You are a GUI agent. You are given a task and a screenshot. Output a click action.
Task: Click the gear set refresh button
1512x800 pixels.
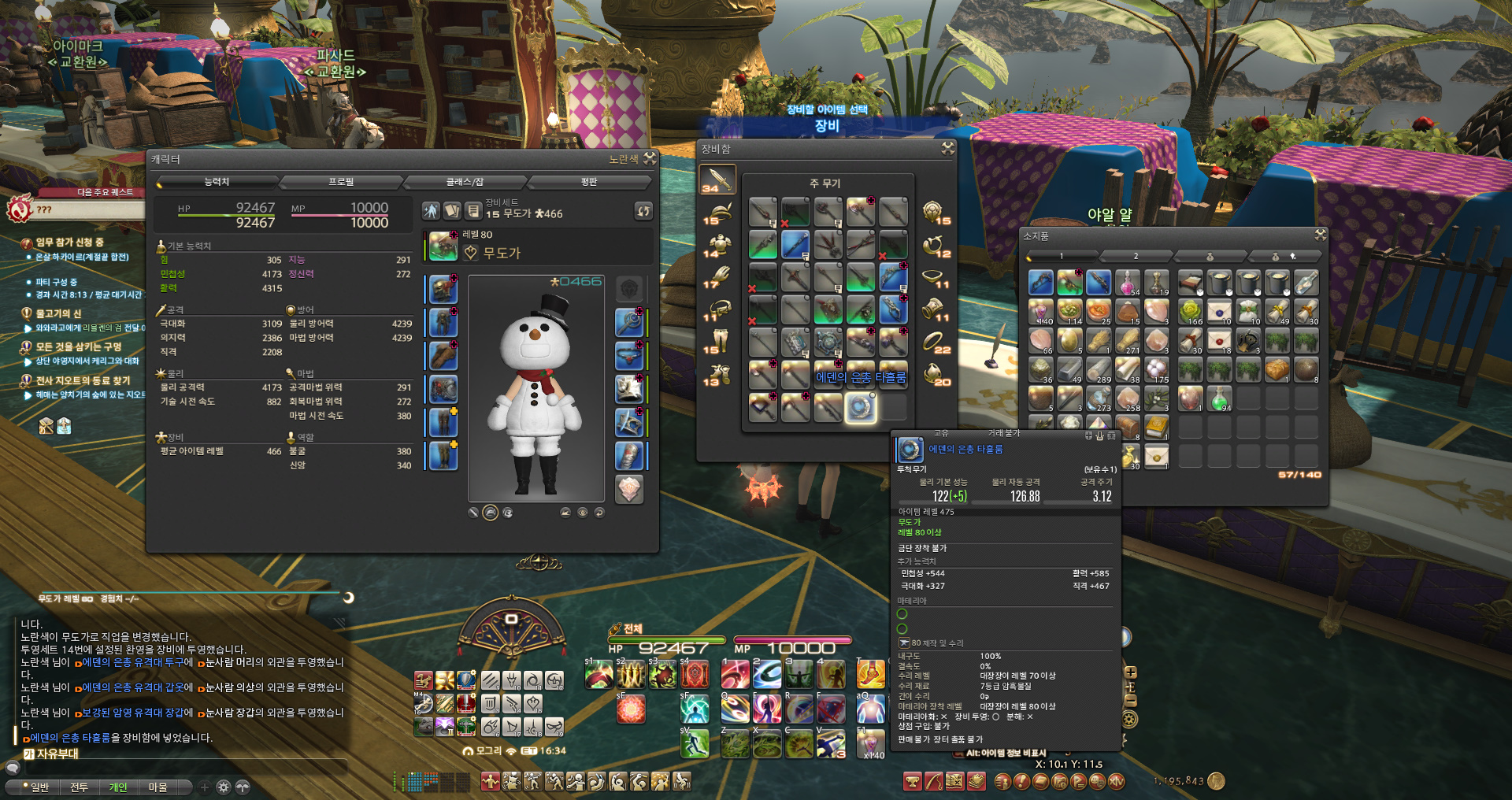643,211
